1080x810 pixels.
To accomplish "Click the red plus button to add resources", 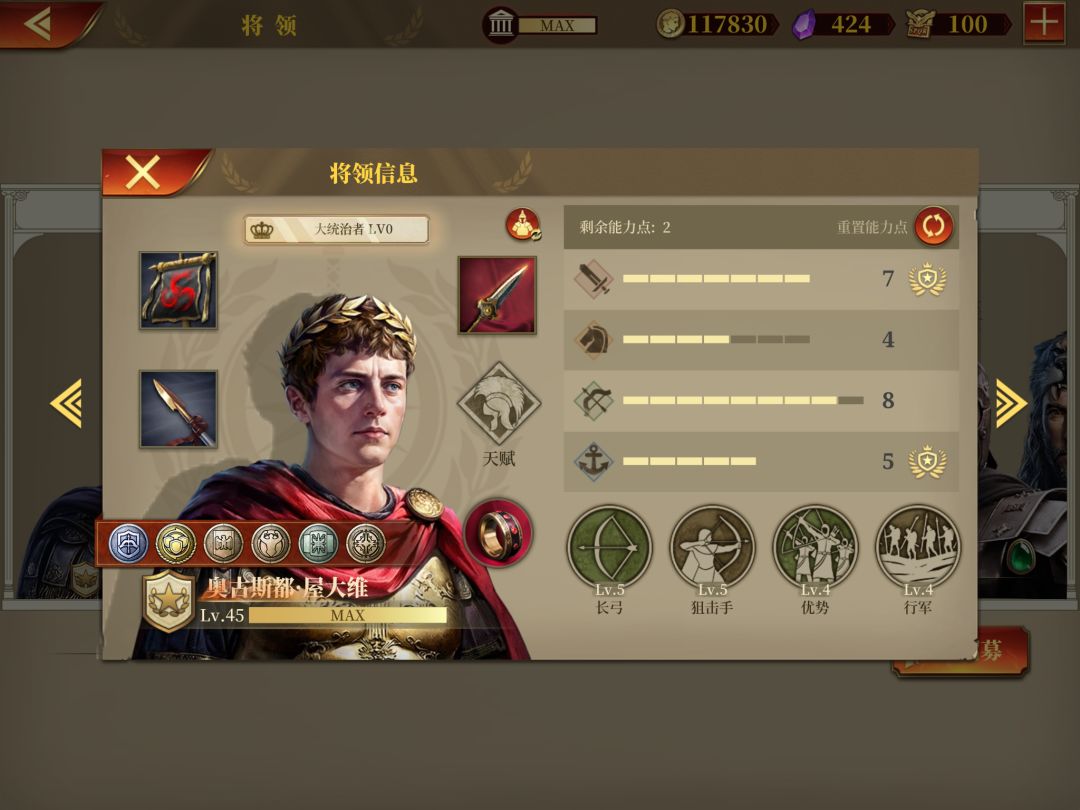I will tap(1044, 23).
